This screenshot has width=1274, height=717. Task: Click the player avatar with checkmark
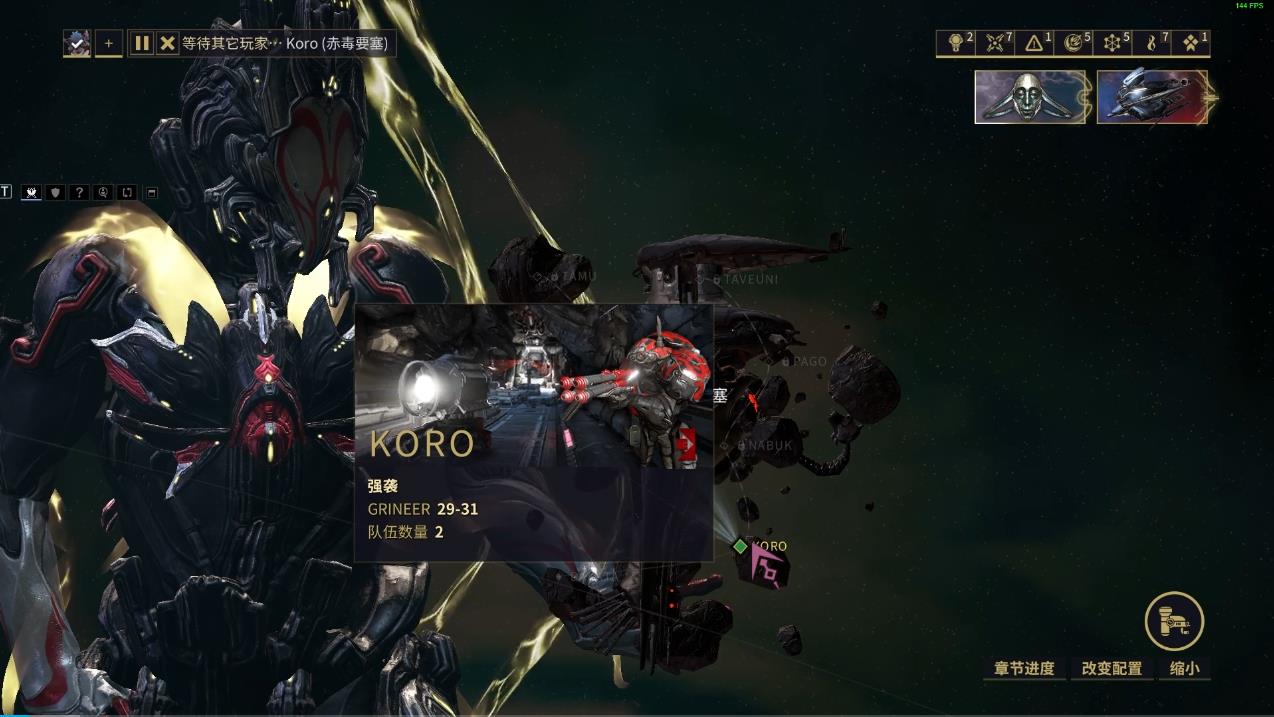coord(77,43)
